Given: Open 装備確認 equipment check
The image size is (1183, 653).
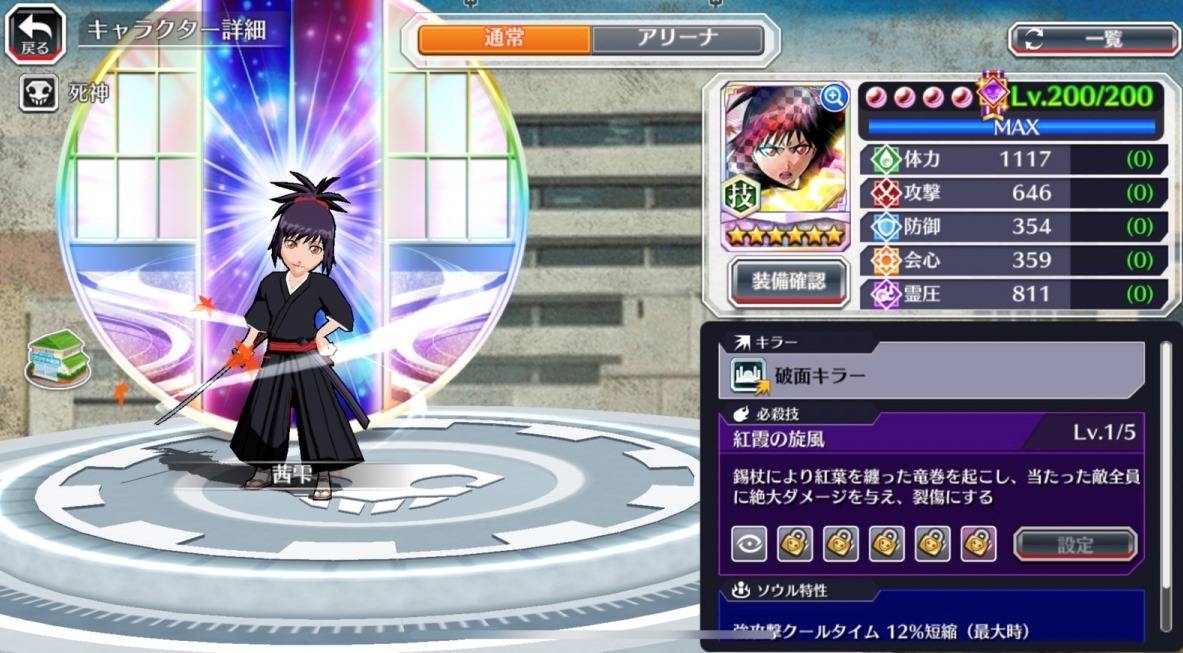Looking at the screenshot, I should (x=789, y=281).
